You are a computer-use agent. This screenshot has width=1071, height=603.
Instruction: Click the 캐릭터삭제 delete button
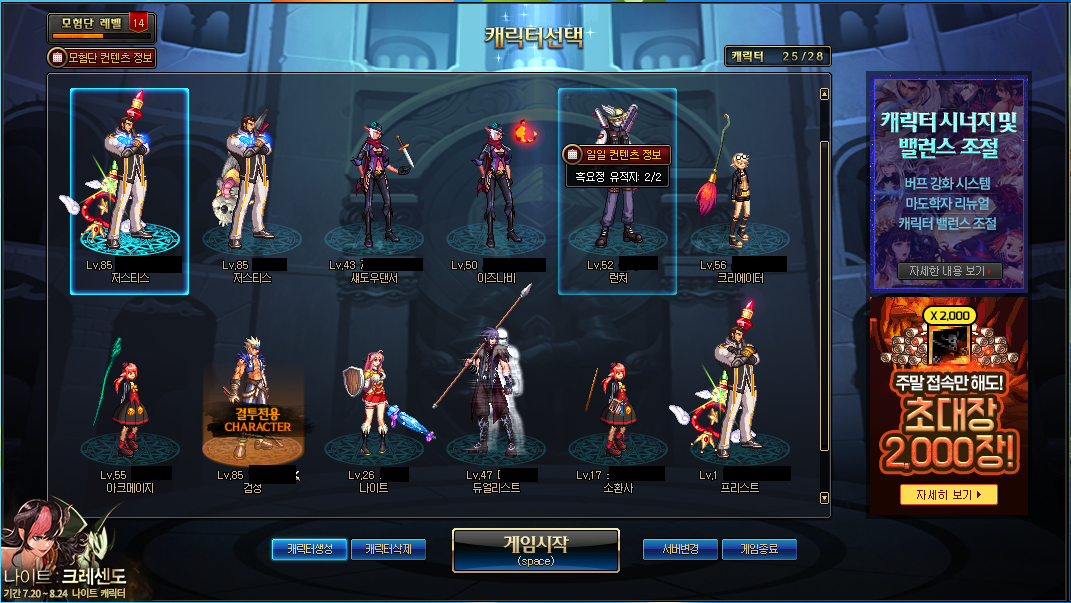tap(388, 549)
